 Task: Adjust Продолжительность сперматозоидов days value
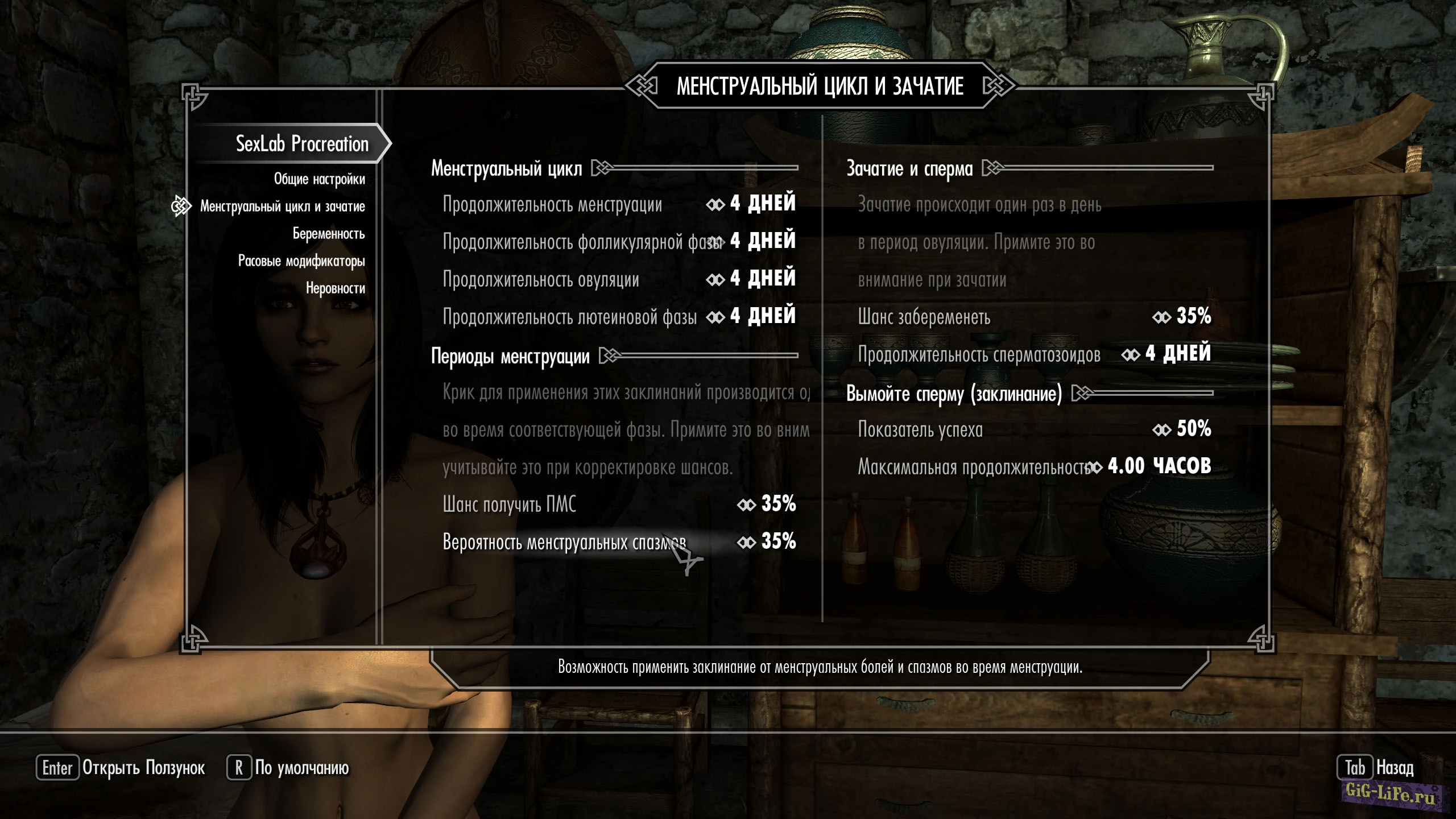[x=1034, y=354]
